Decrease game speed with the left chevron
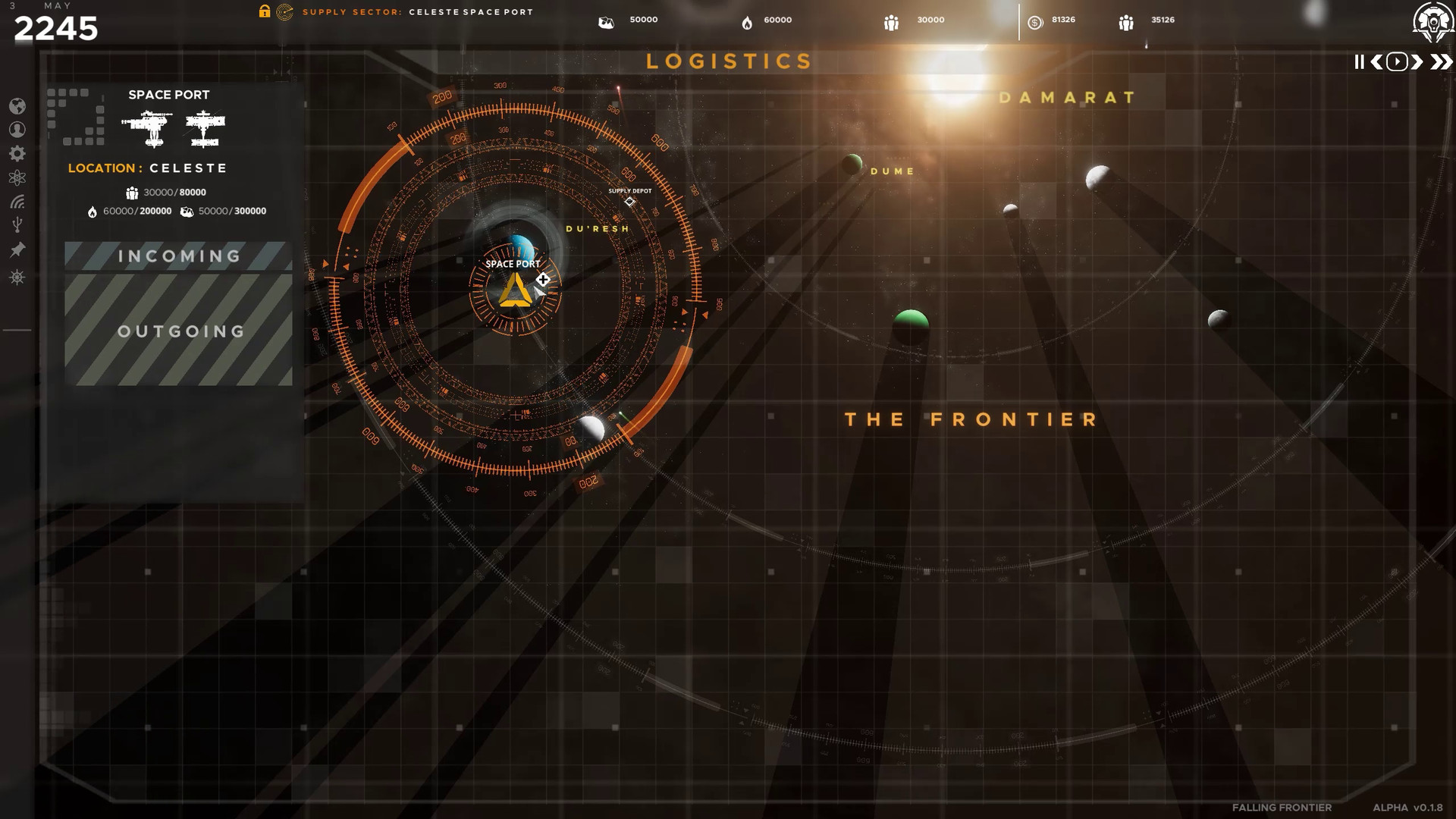Image resolution: width=1456 pixels, height=819 pixels. (x=1376, y=62)
